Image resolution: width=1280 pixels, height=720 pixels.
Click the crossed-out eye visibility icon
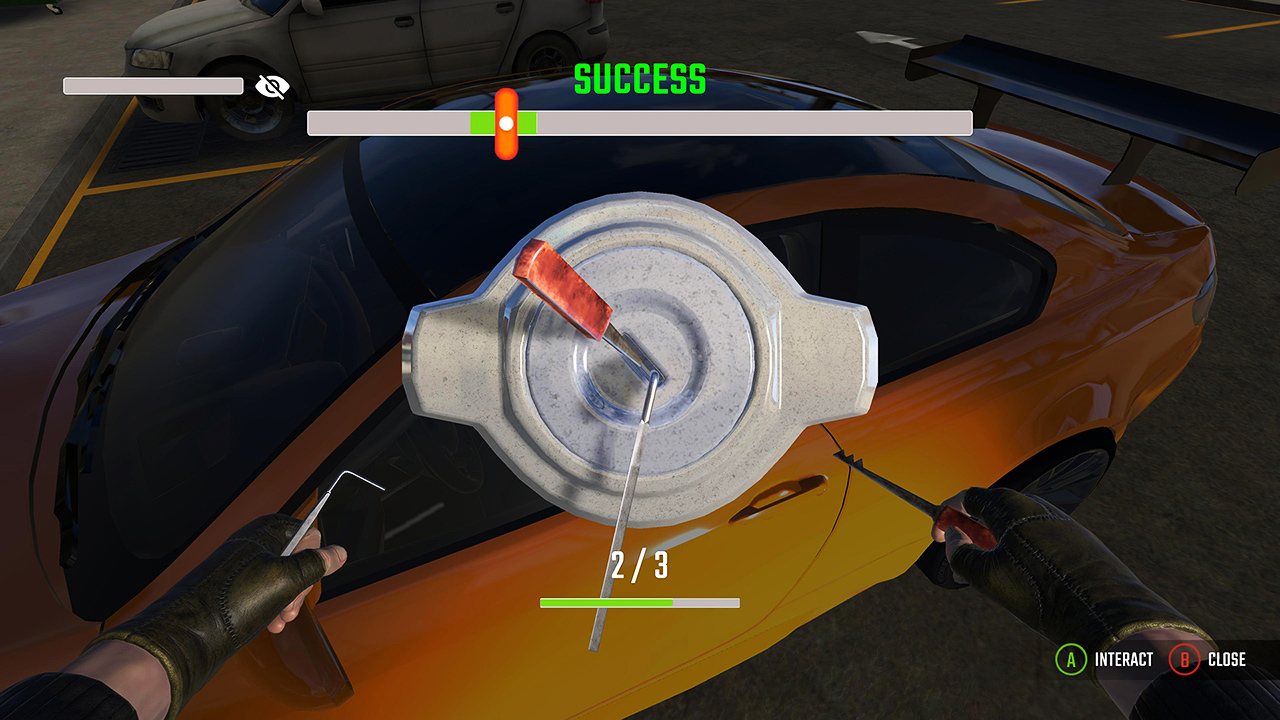(271, 86)
